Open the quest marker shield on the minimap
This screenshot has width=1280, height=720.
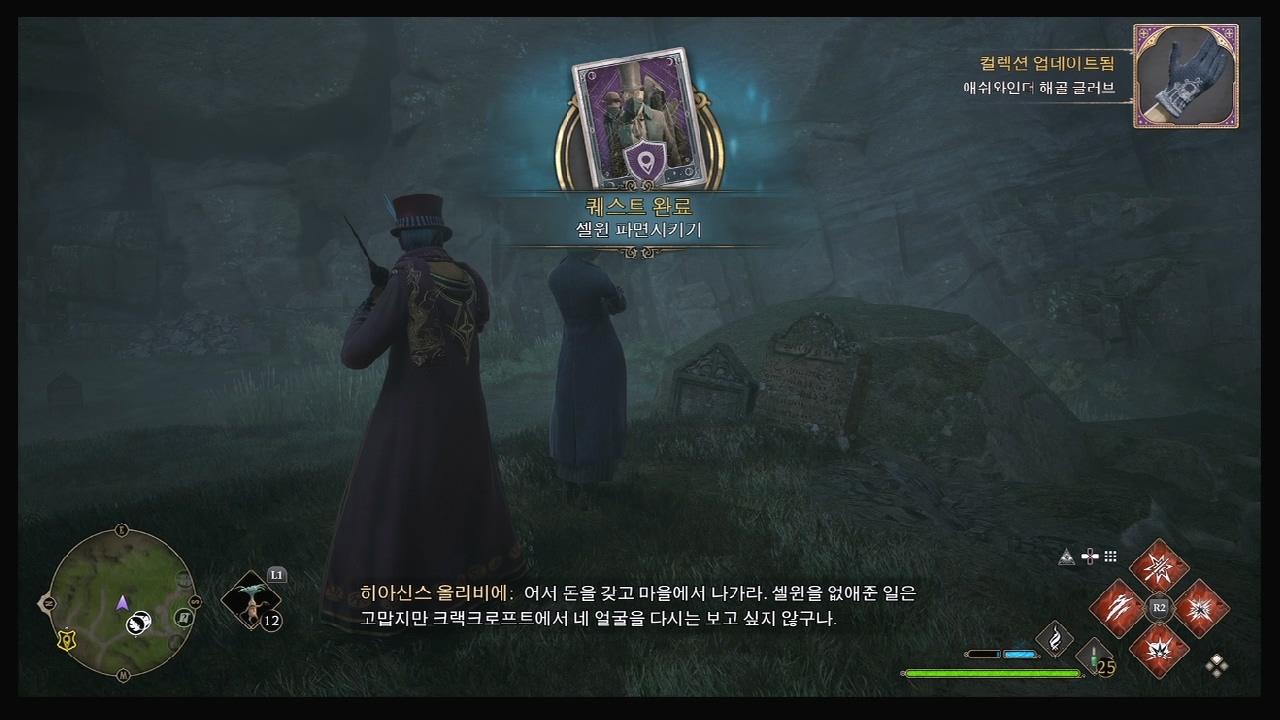tap(65, 639)
